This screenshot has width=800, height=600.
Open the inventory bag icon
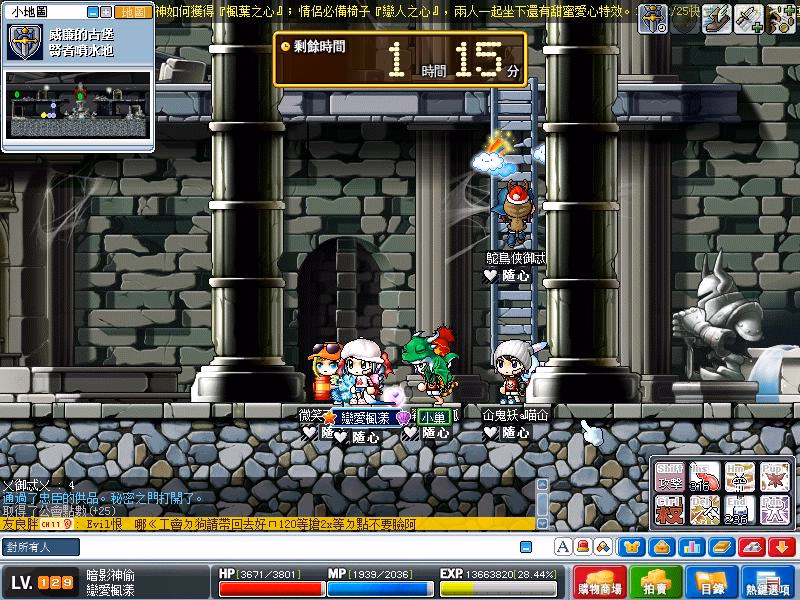[x=662, y=547]
